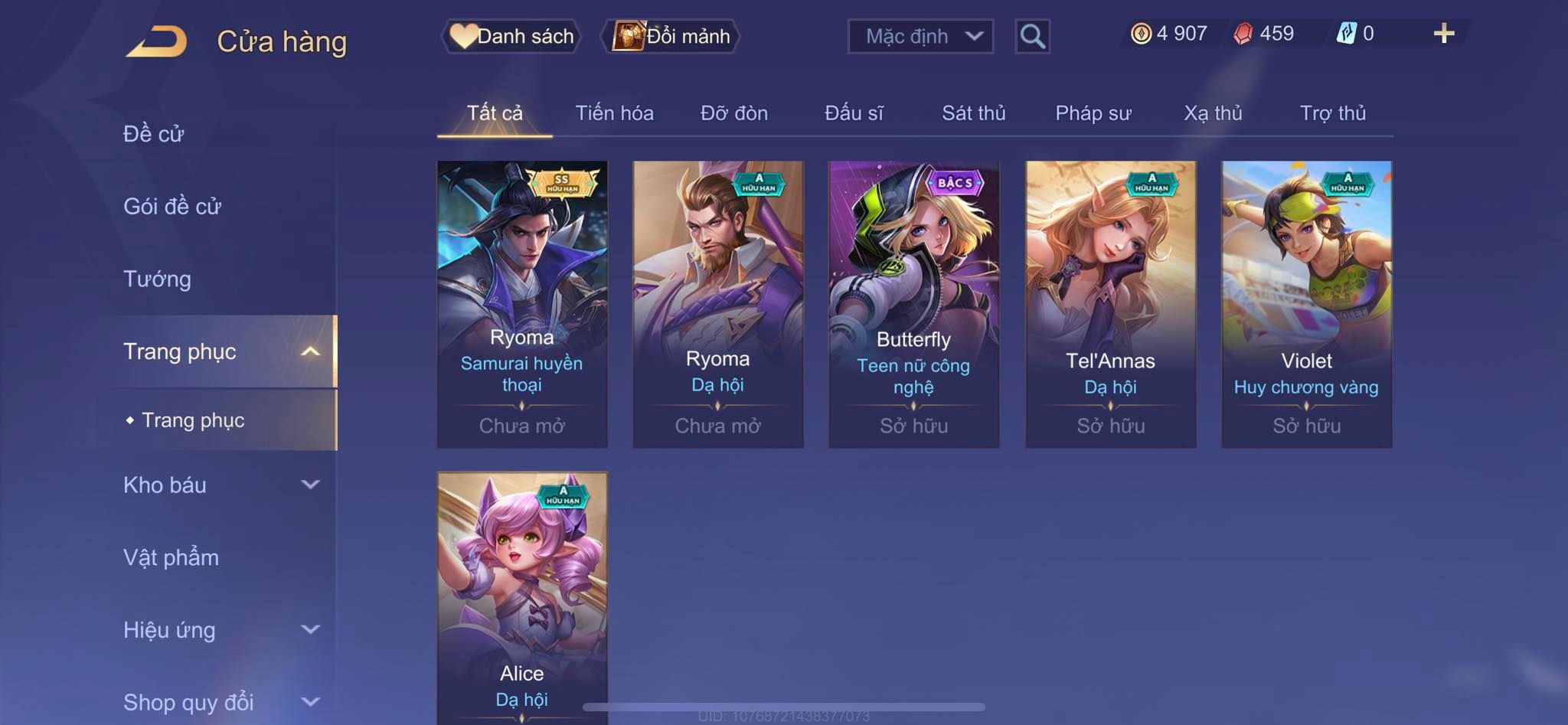Open Đổi mảnh fragment exchange

pyautogui.click(x=671, y=36)
